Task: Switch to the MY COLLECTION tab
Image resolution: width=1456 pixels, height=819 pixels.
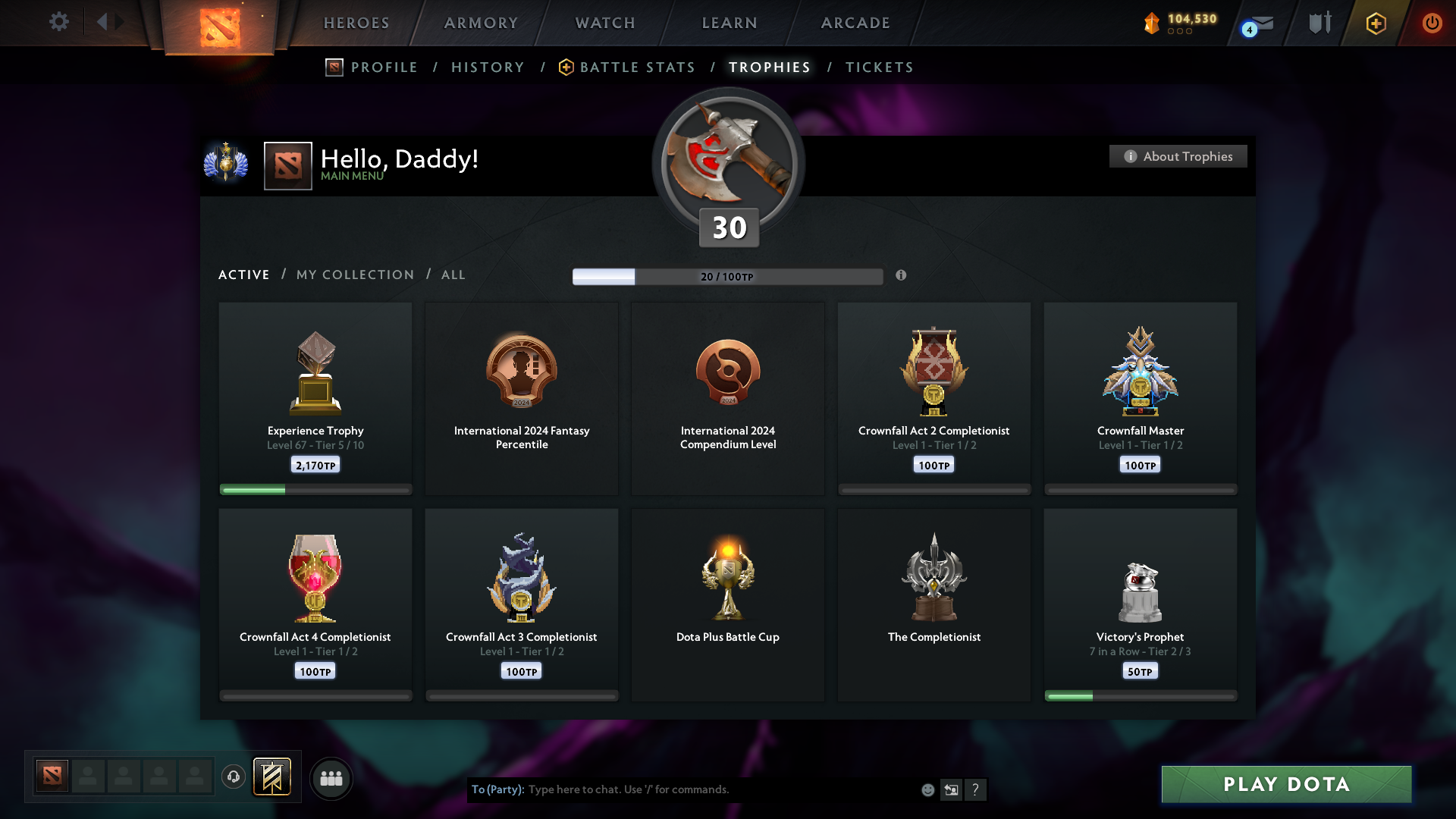Action: 354,275
